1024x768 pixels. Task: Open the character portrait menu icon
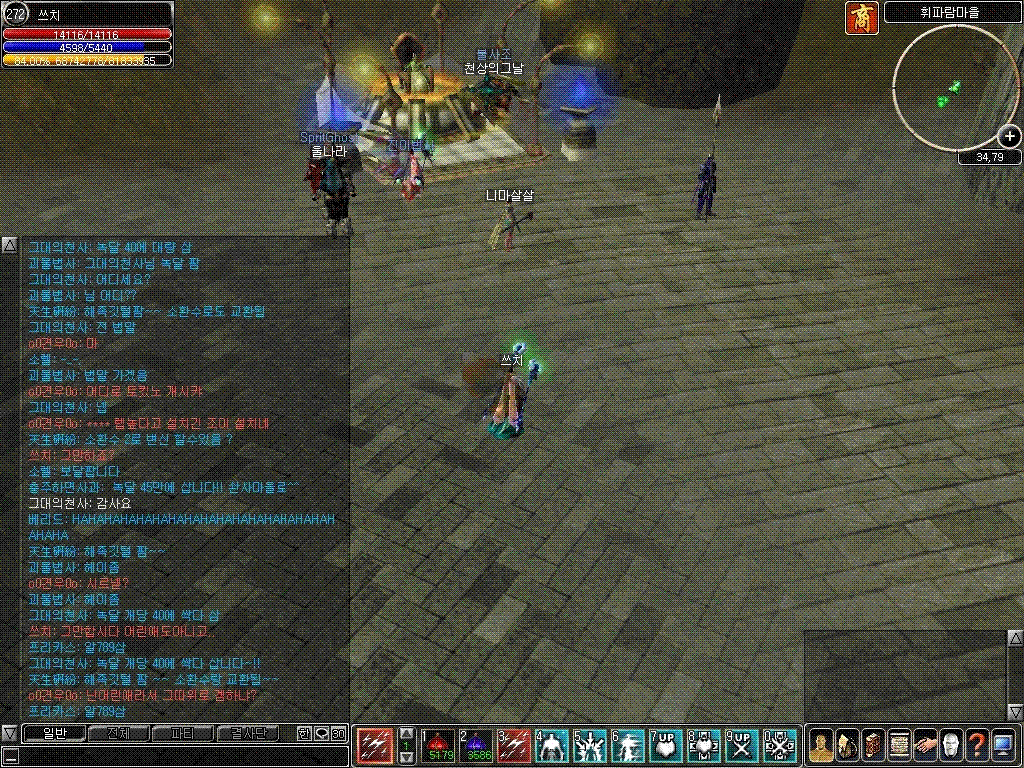pos(821,746)
